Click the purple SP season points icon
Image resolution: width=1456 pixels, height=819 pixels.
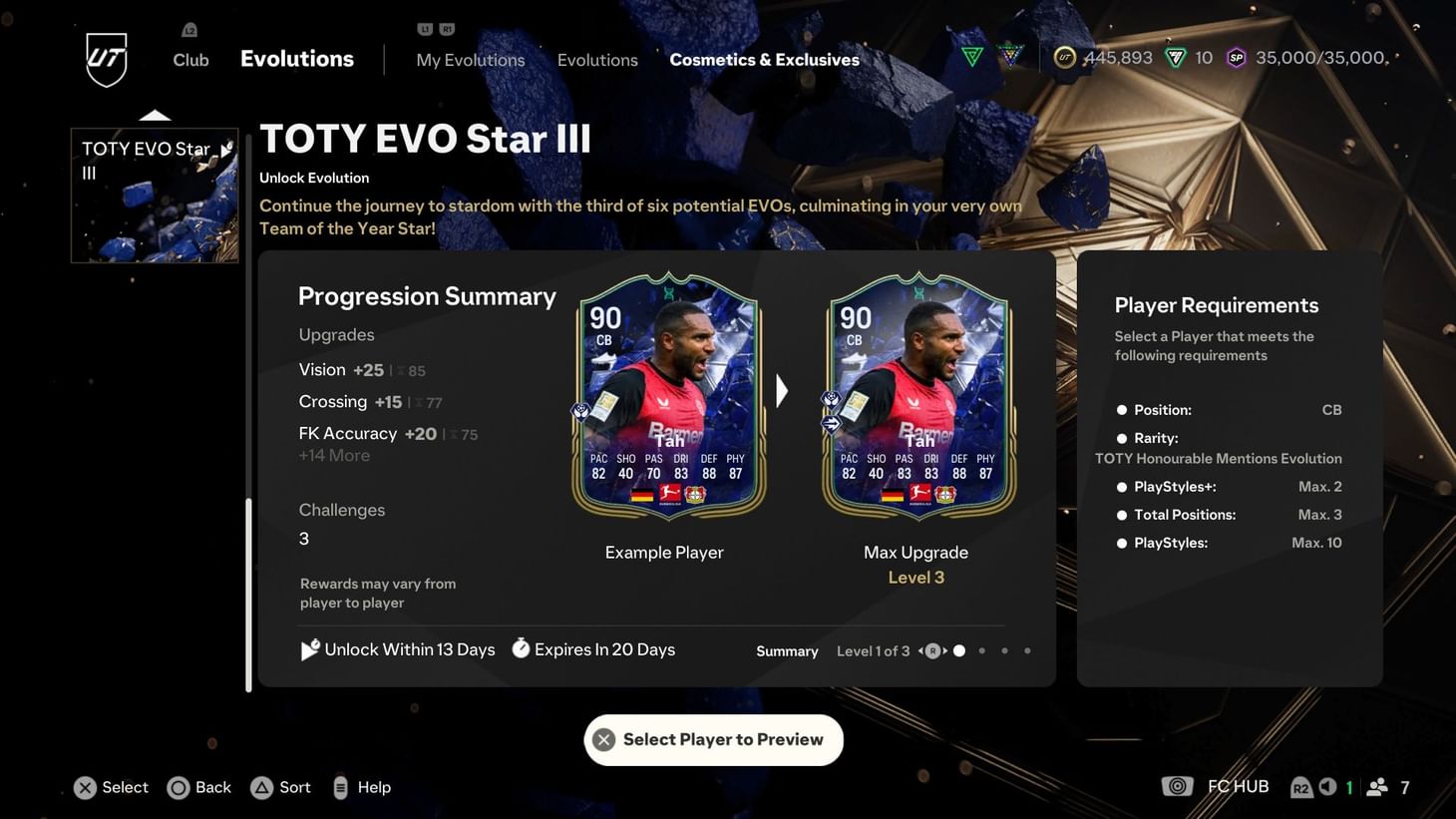[1237, 58]
